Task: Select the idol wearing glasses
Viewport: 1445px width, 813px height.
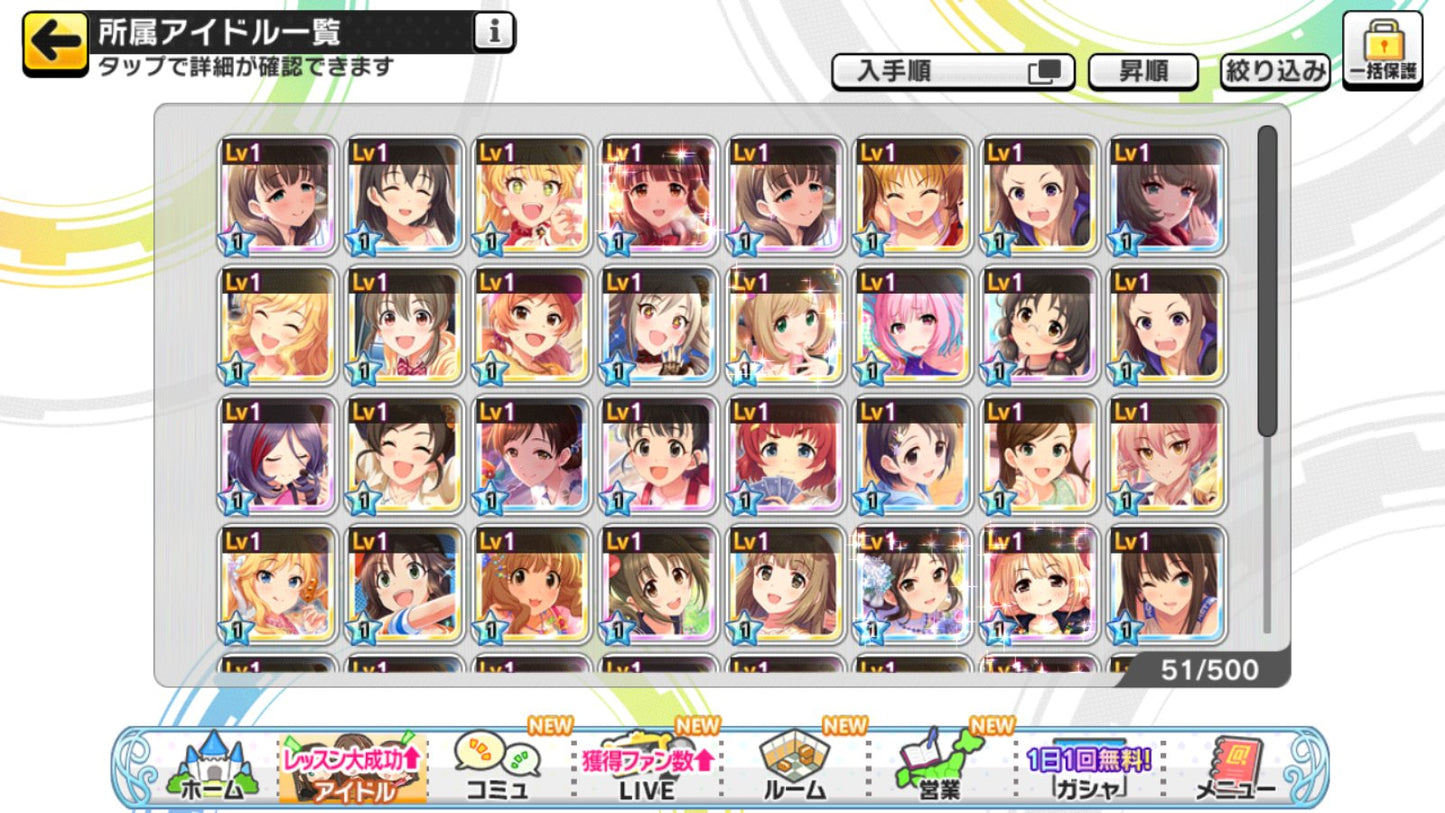Action: click(x=1039, y=325)
